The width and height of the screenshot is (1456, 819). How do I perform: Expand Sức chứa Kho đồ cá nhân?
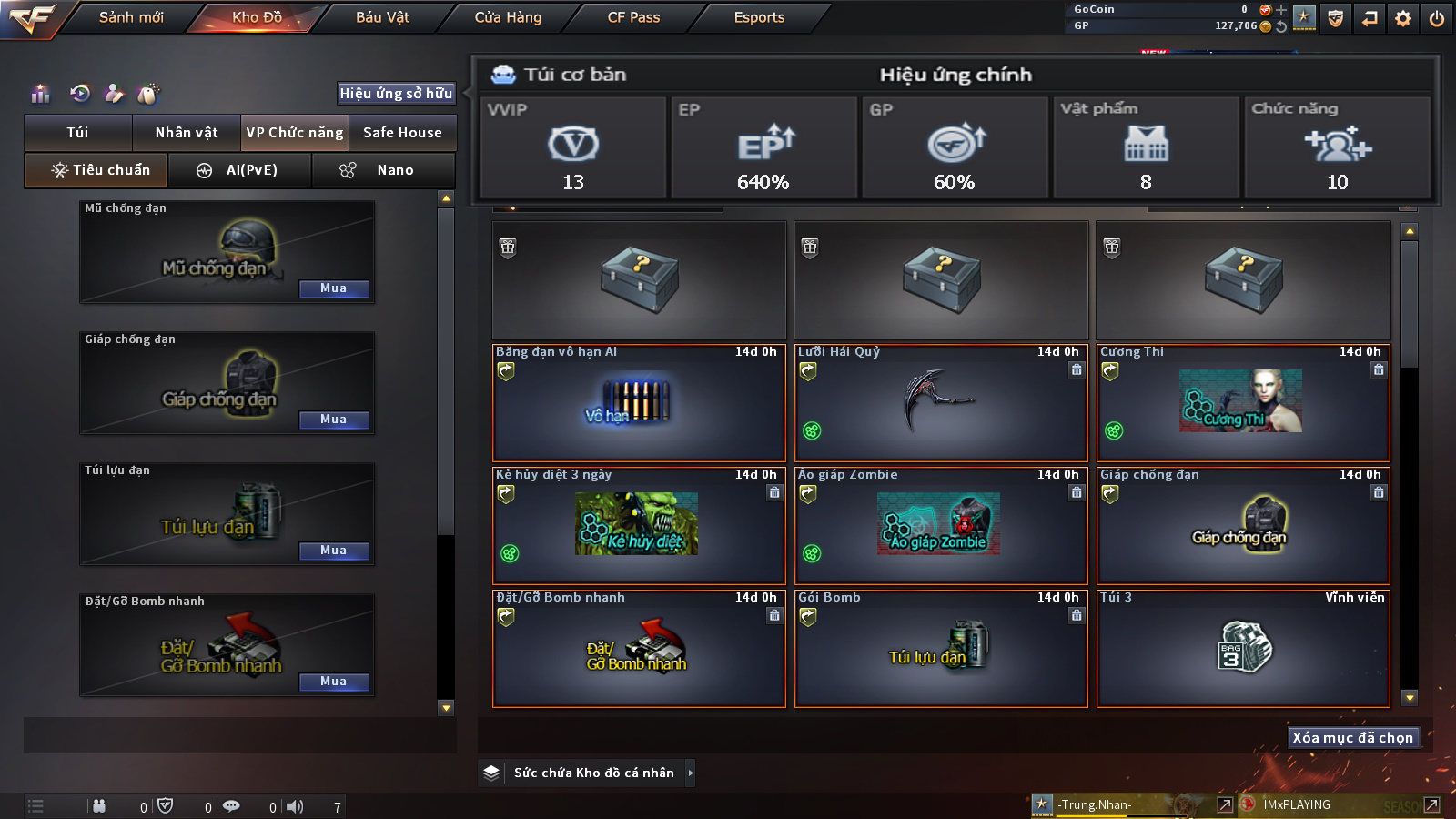coord(594,773)
